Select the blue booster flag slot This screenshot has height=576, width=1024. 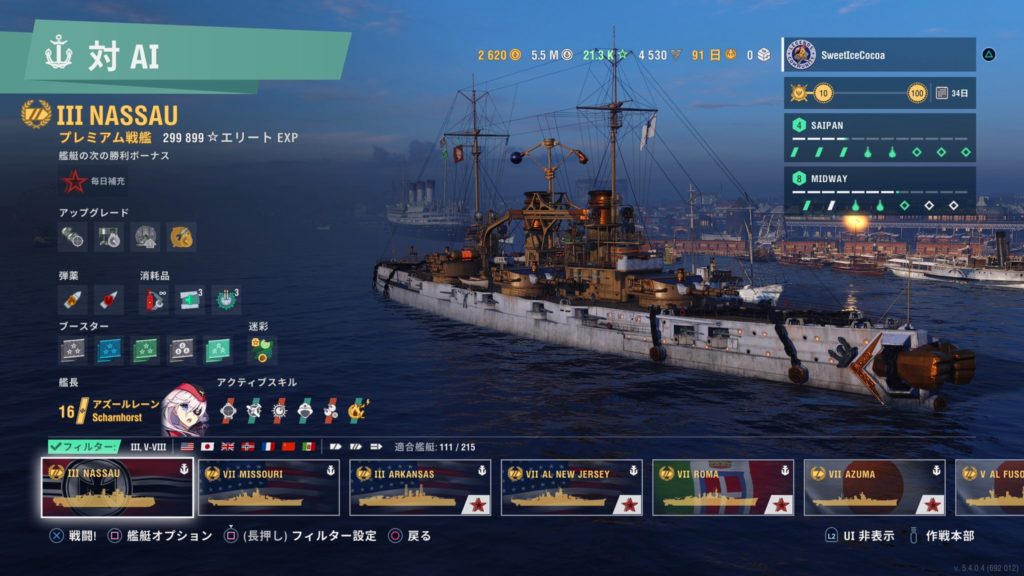(x=109, y=350)
